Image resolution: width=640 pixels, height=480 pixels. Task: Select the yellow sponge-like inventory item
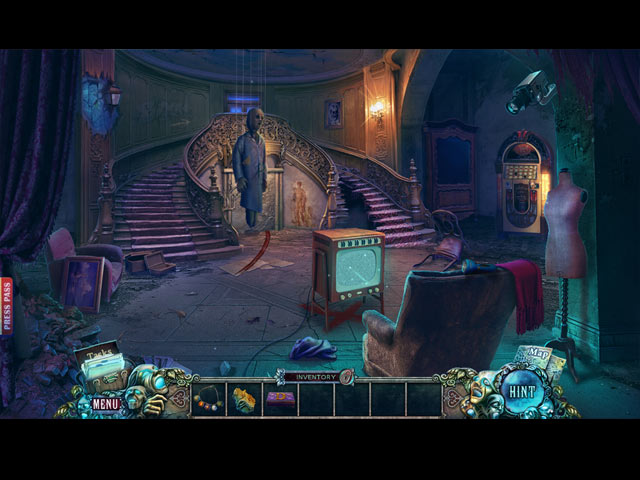(244, 399)
